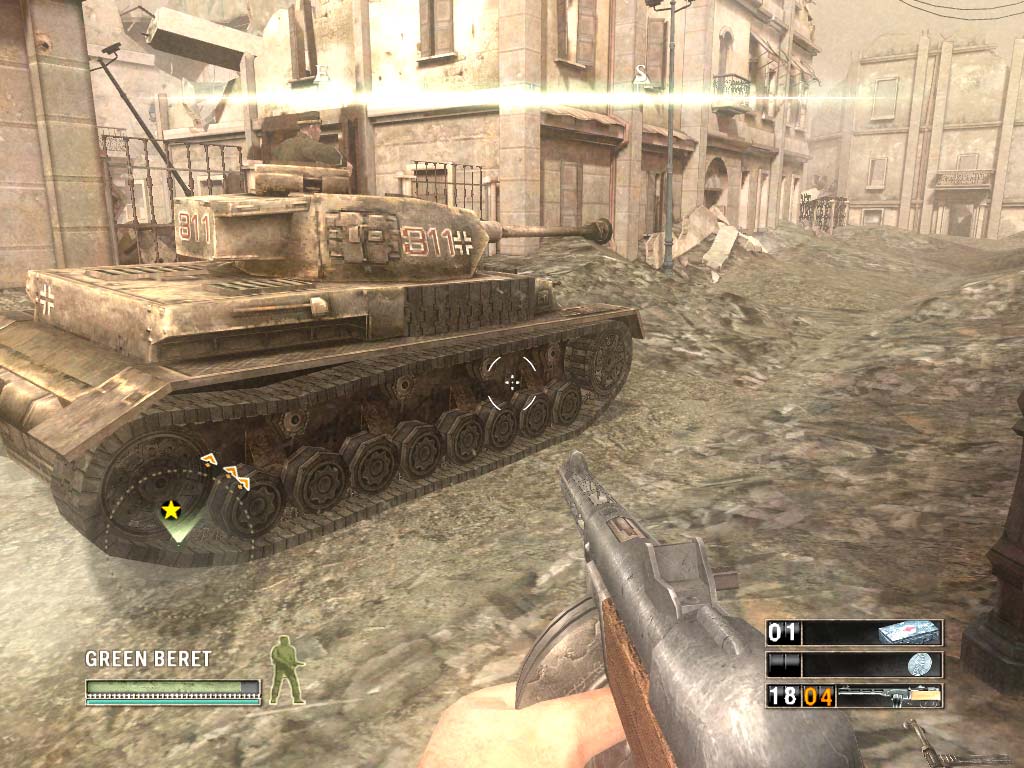
Task: Select the first aid kit item slot
Action: (855, 633)
